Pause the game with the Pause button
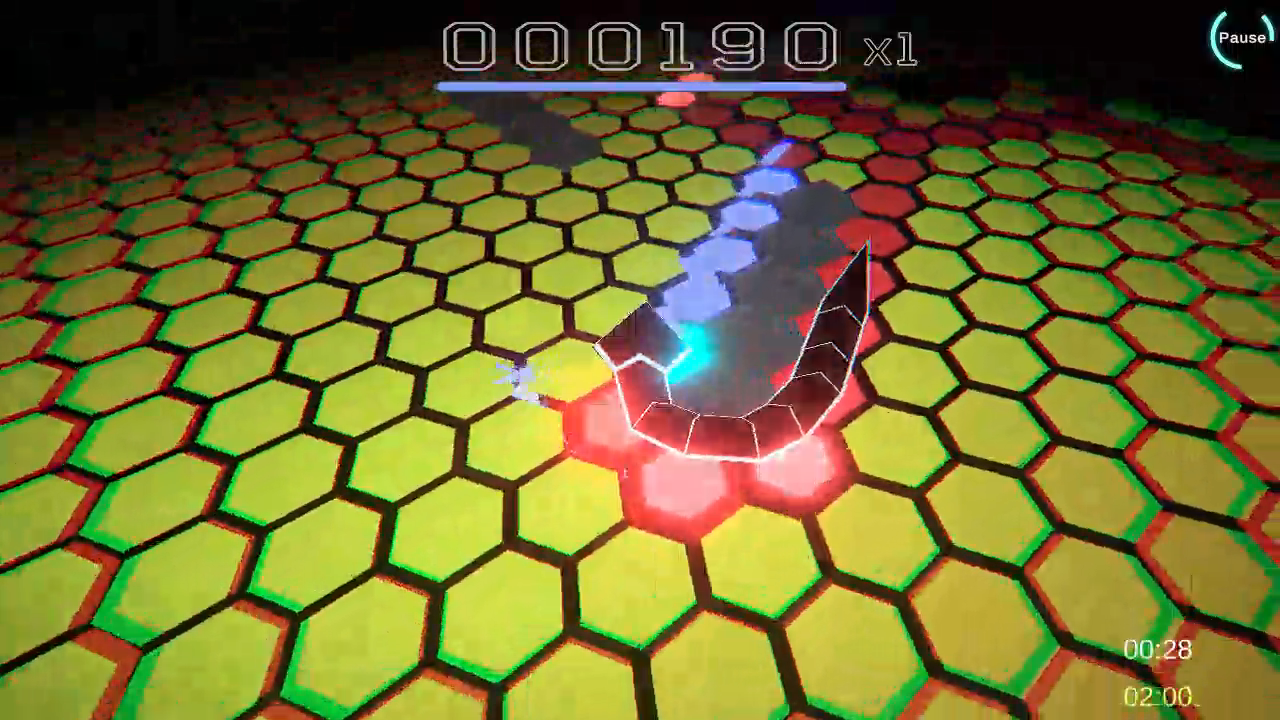This screenshot has height=720, width=1280. [x=1241, y=38]
